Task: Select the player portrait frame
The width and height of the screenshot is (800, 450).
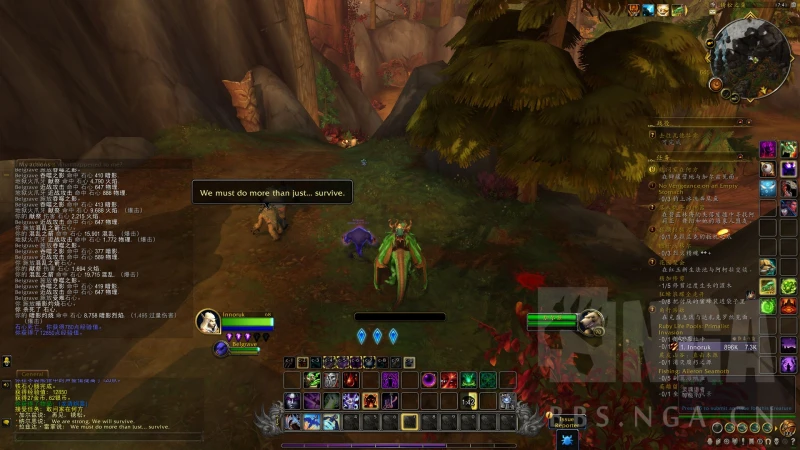Action: tap(208, 320)
